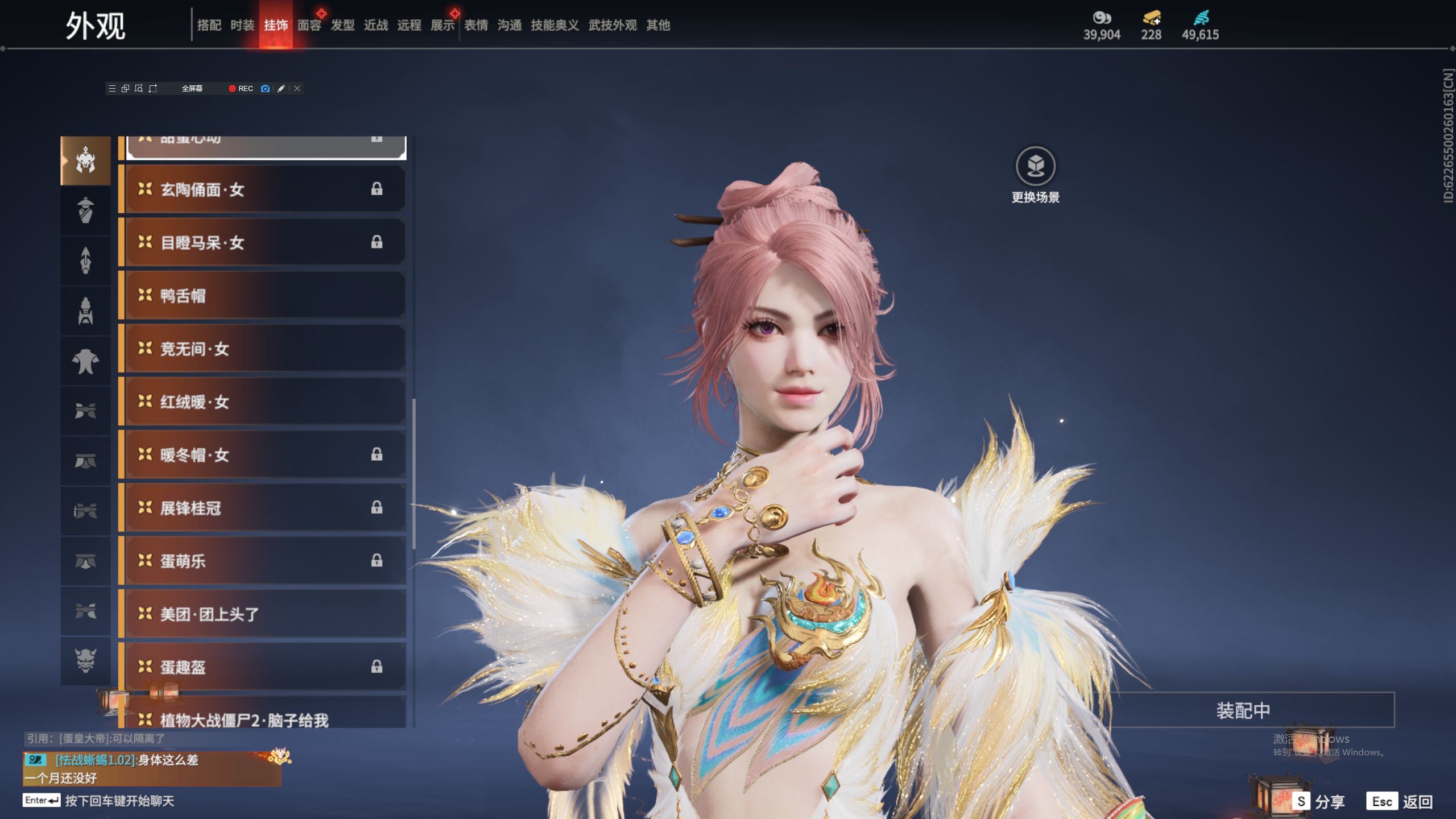Go to the 搭配 tab

click(x=209, y=25)
